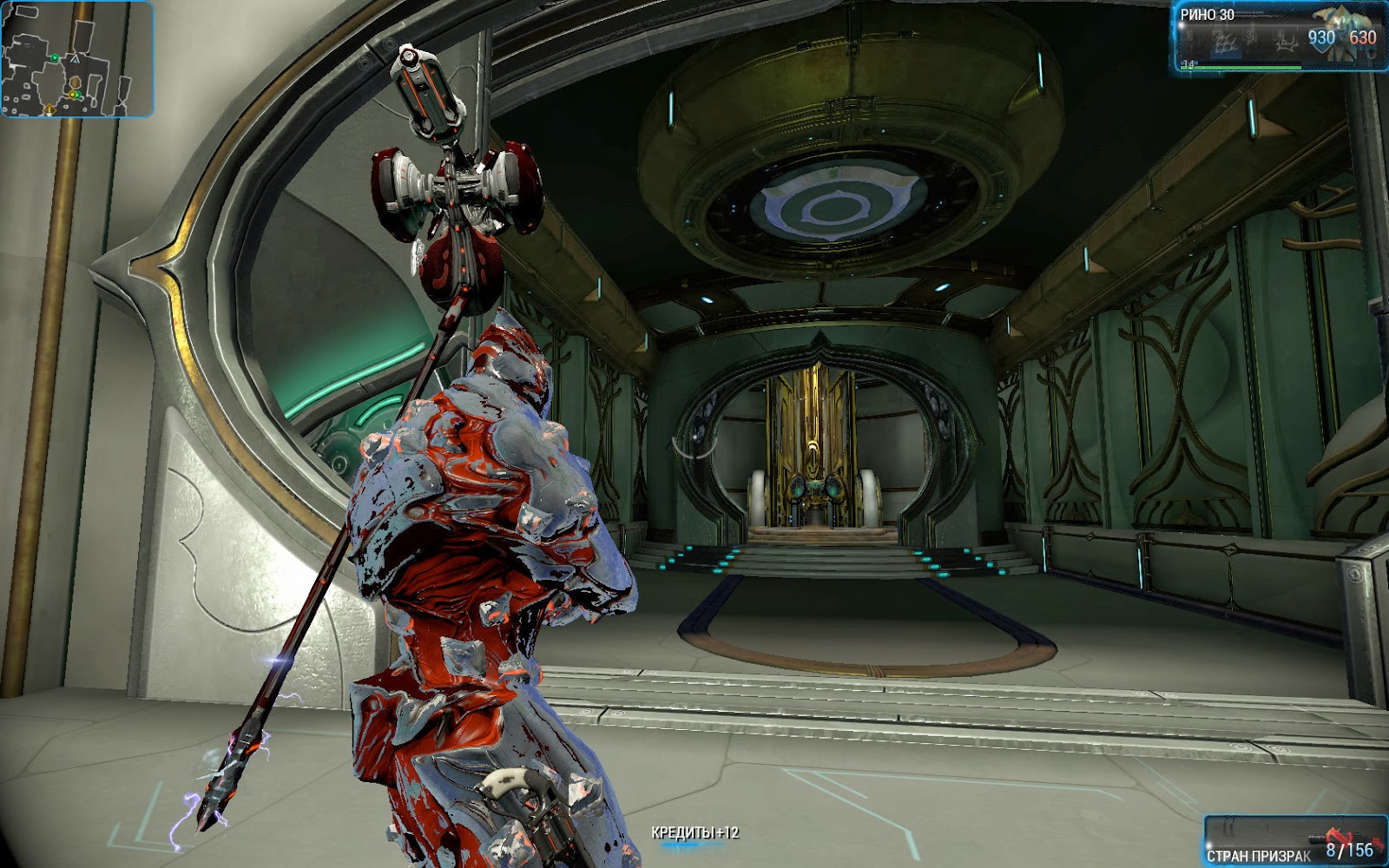Click the yellow loot marker on the minimap

coord(72,94)
